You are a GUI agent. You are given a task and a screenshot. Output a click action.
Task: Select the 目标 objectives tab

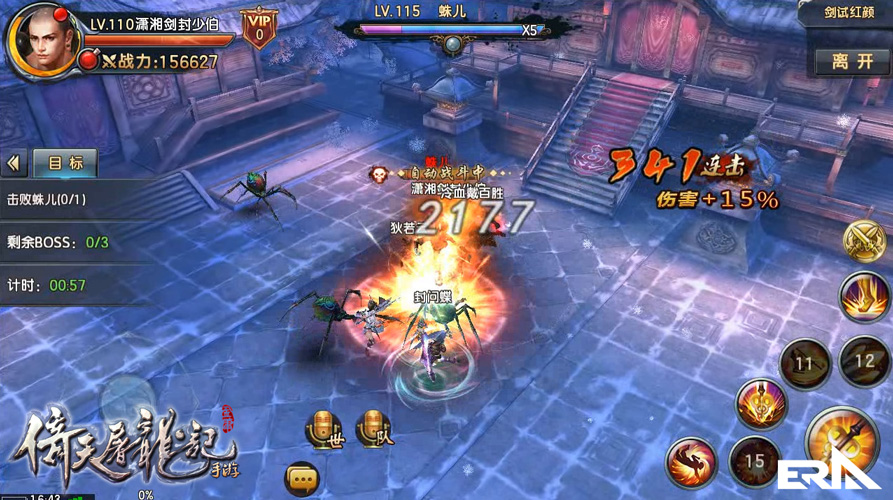[65, 162]
